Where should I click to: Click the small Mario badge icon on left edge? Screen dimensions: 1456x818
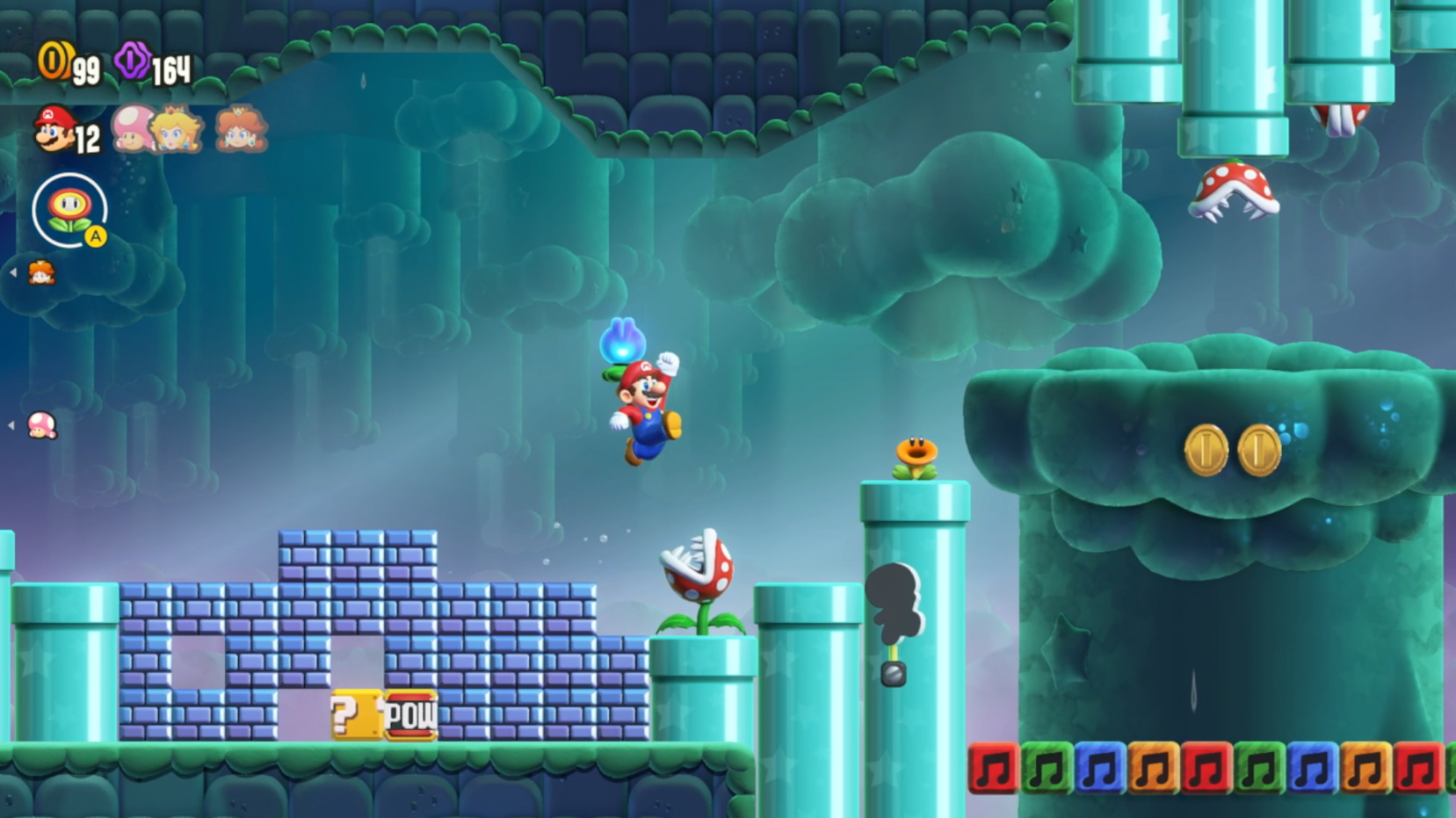(x=41, y=272)
